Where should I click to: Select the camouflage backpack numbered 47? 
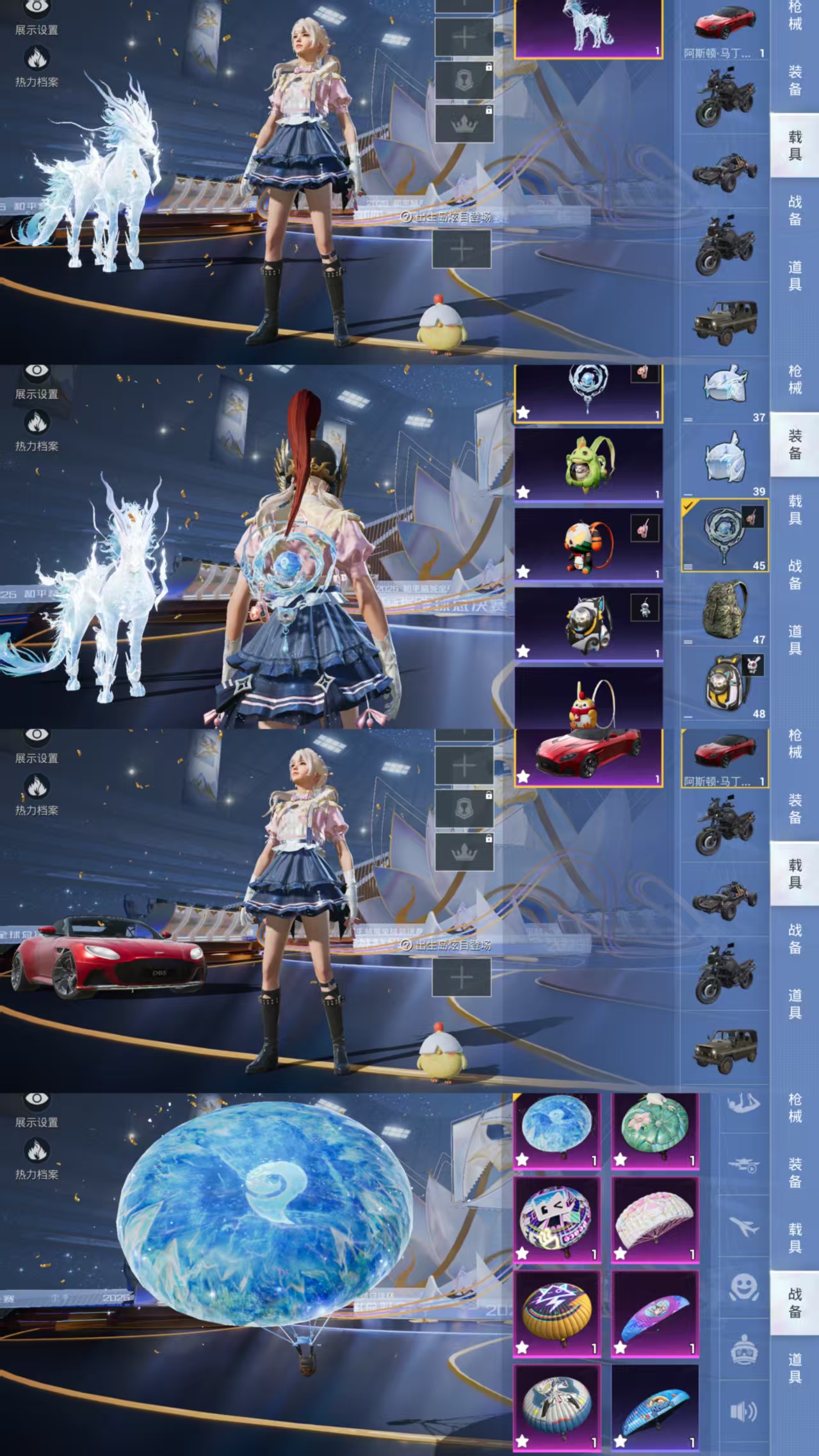point(725,609)
